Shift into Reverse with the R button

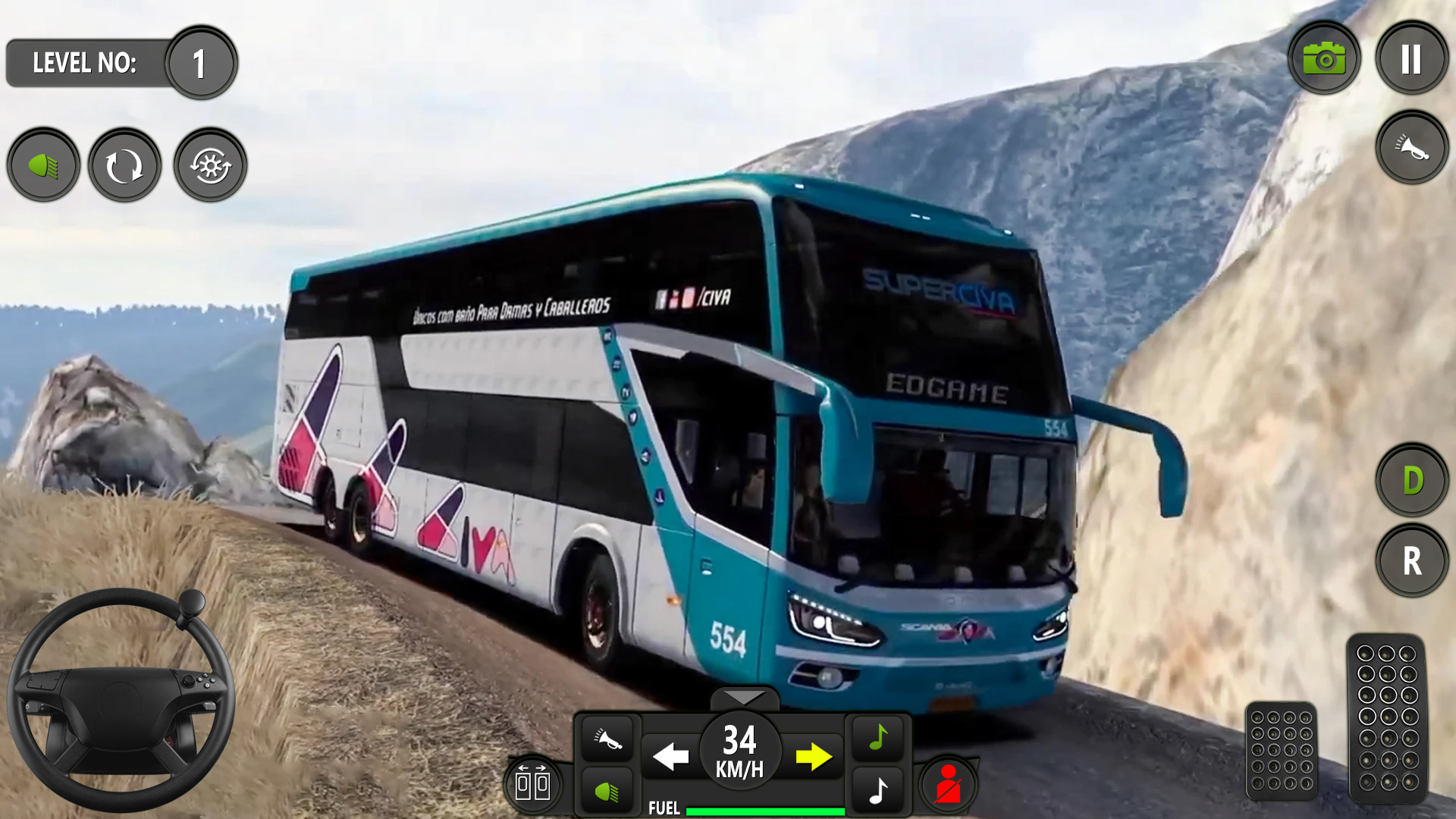tap(1412, 561)
